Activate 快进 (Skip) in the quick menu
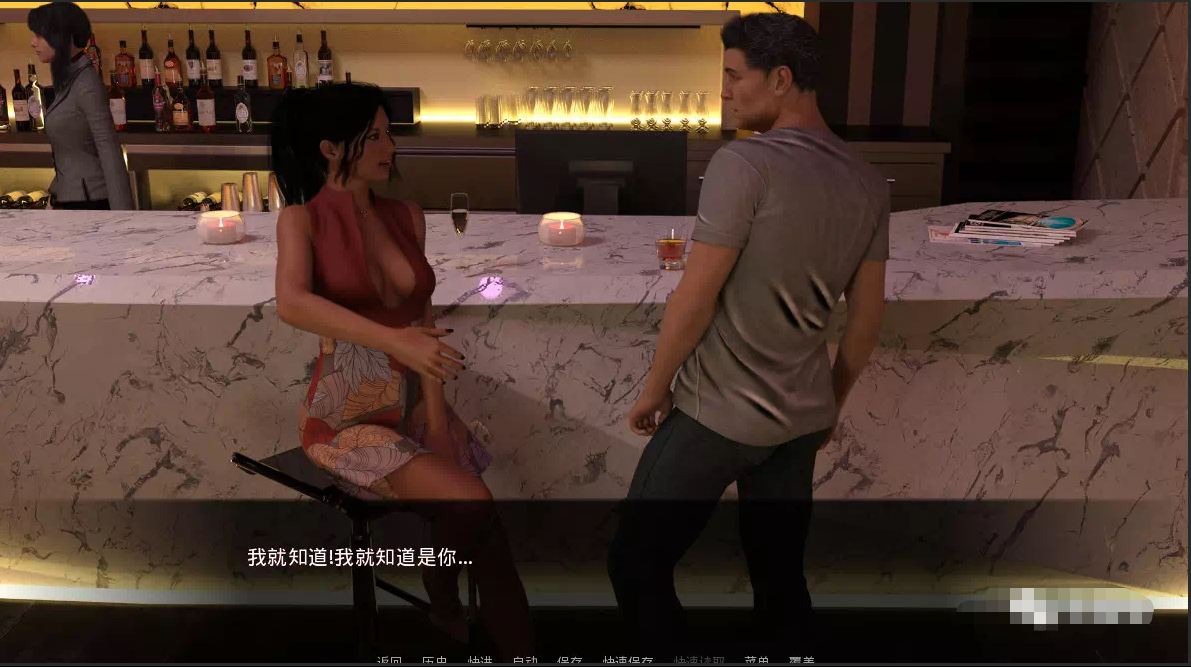1191x667 pixels. (x=480, y=661)
